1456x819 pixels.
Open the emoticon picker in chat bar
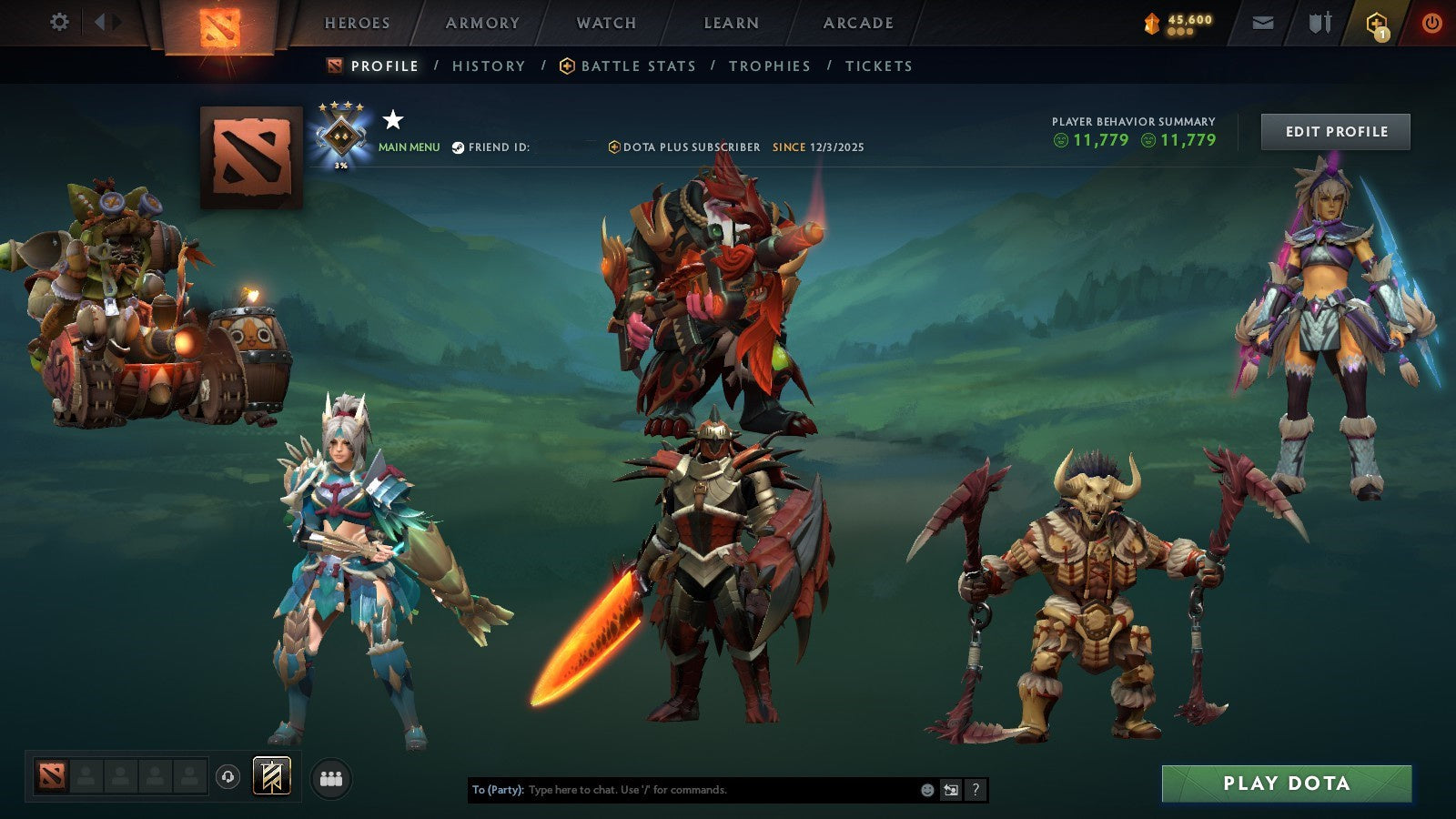(927, 790)
